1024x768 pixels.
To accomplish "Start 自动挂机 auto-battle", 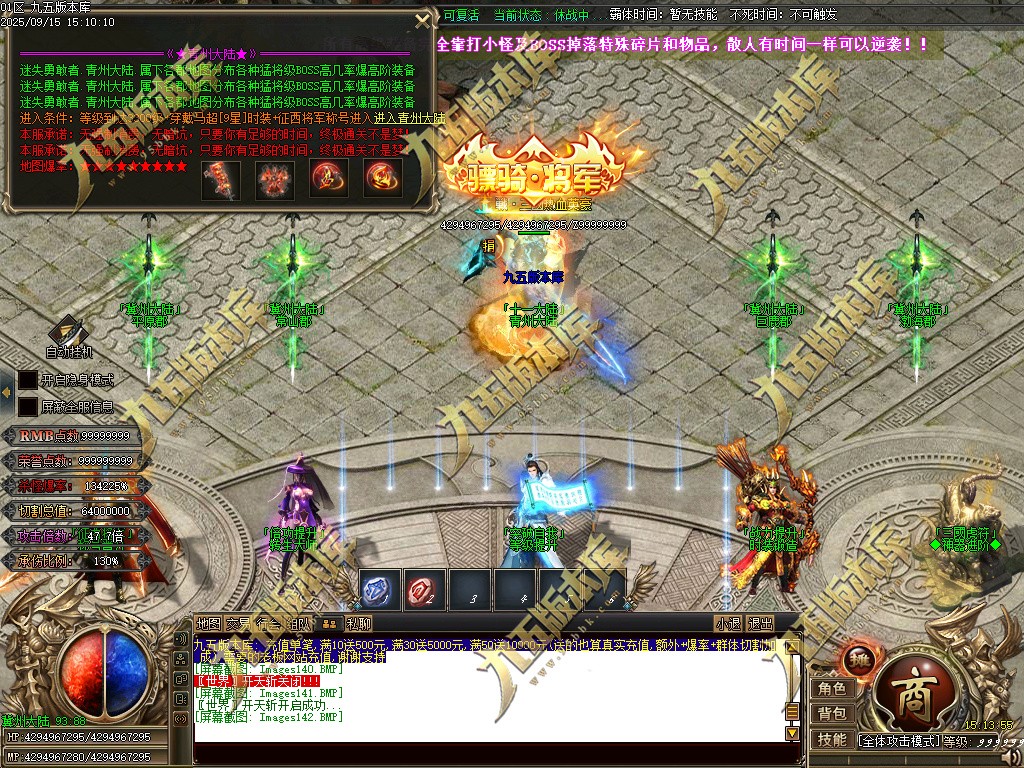I will (x=69, y=334).
